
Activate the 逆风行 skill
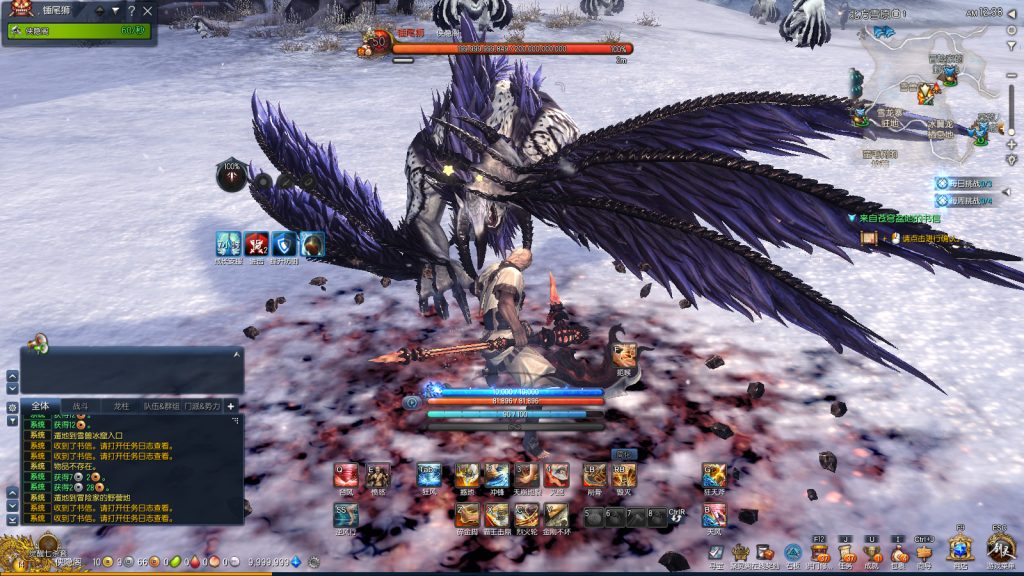point(346,515)
